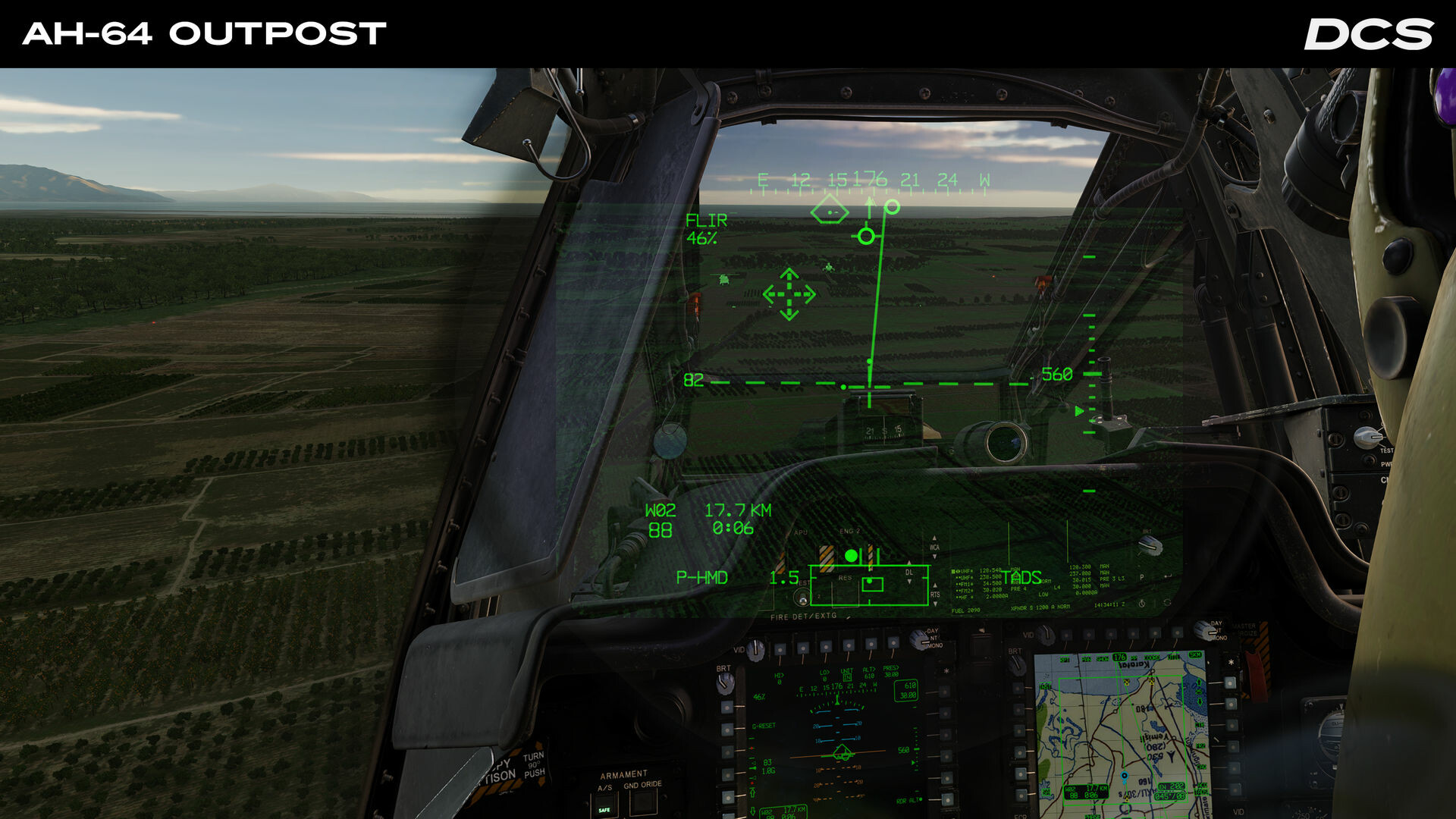Toggle the GND ORIDE armament button
1456x819 pixels.
pyautogui.click(x=645, y=804)
